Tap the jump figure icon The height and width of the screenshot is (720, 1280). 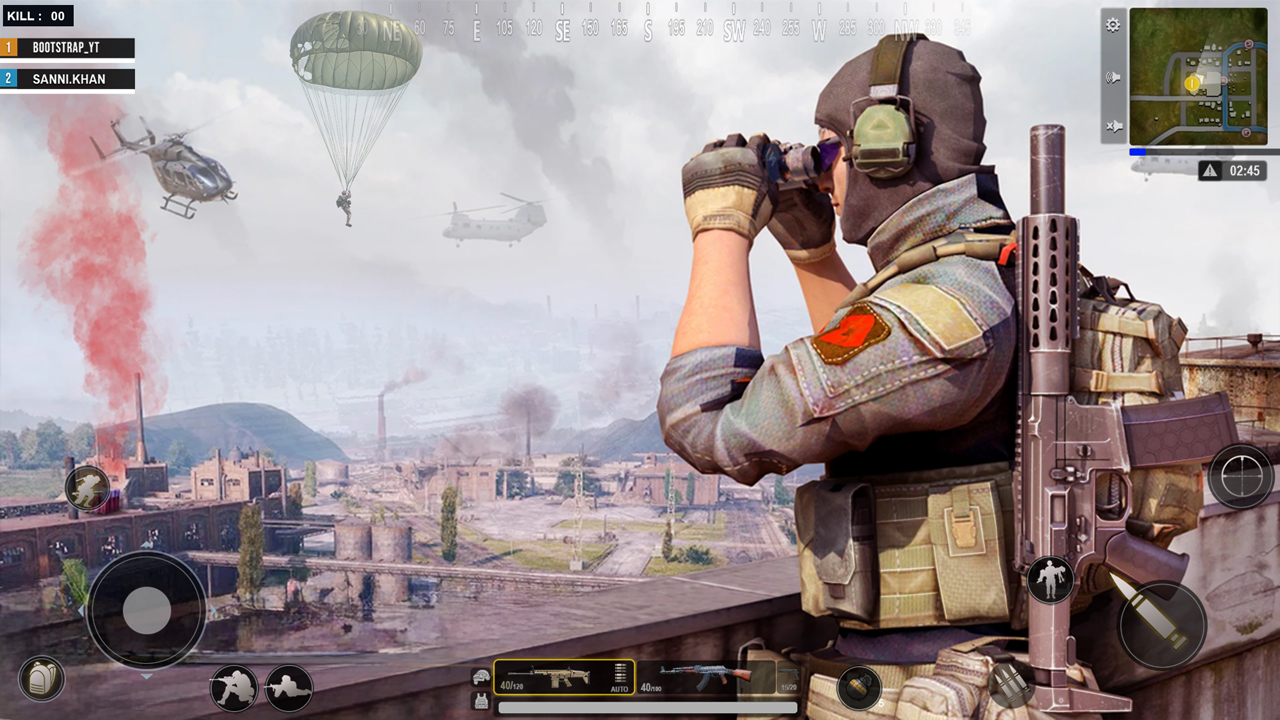(x=1050, y=580)
